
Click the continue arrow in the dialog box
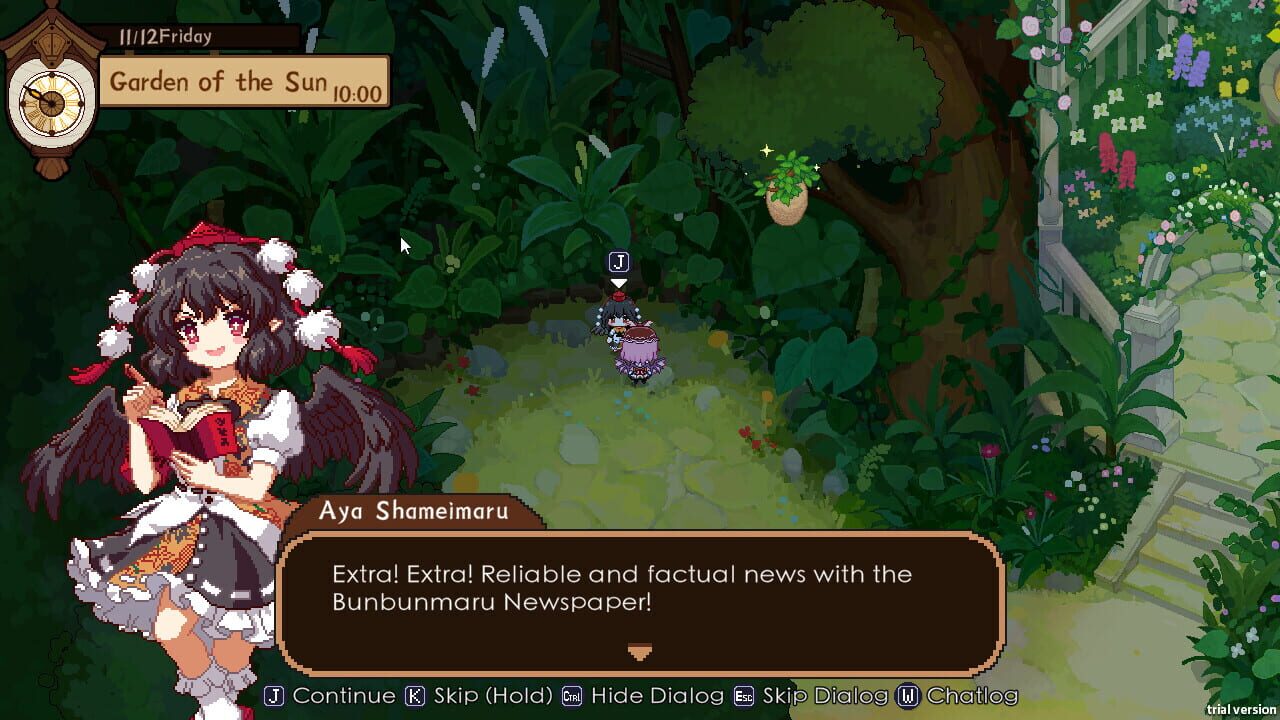pos(639,652)
